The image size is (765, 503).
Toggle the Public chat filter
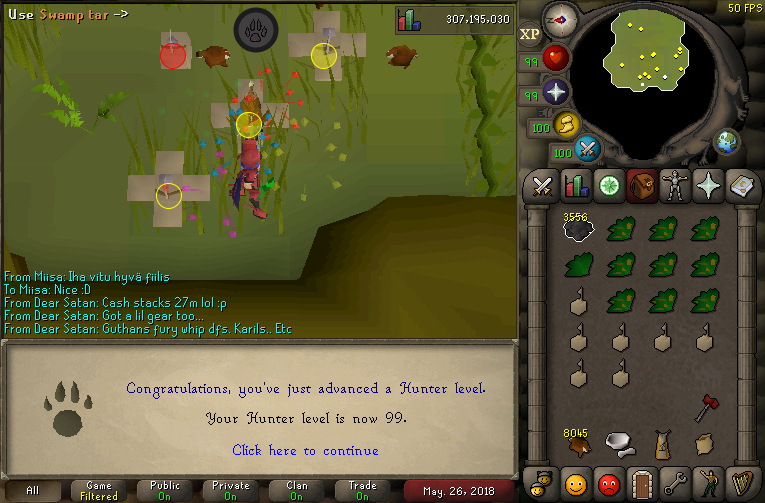pyautogui.click(x=165, y=490)
